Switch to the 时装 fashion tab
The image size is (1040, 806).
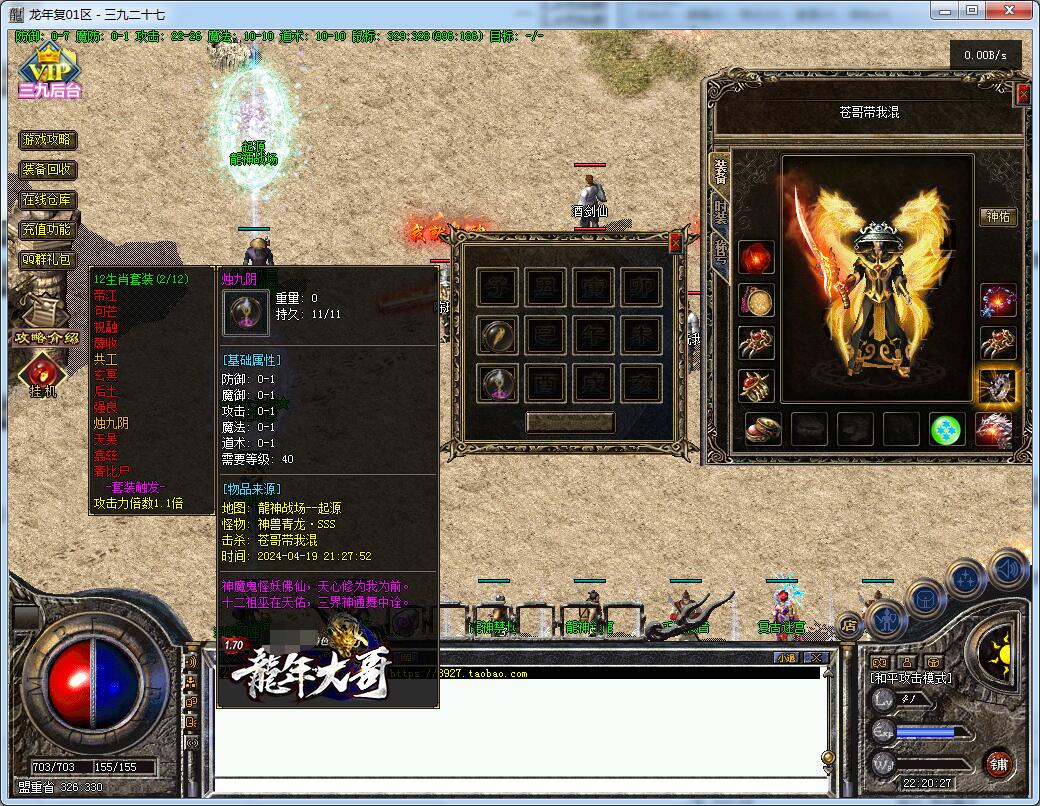720,212
